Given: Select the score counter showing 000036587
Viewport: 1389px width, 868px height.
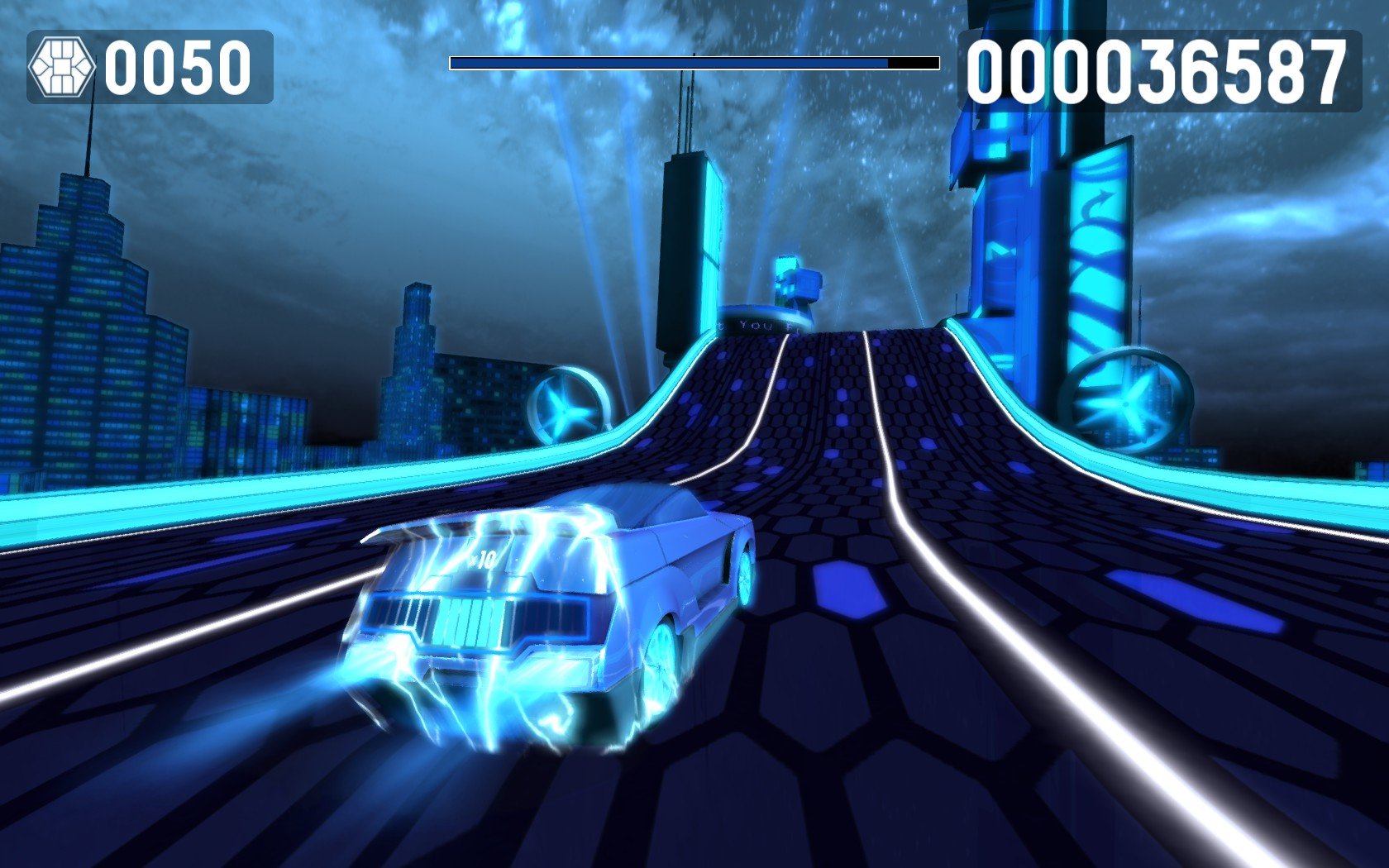Looking at the screenshot, I should [x=1157, y=70].
